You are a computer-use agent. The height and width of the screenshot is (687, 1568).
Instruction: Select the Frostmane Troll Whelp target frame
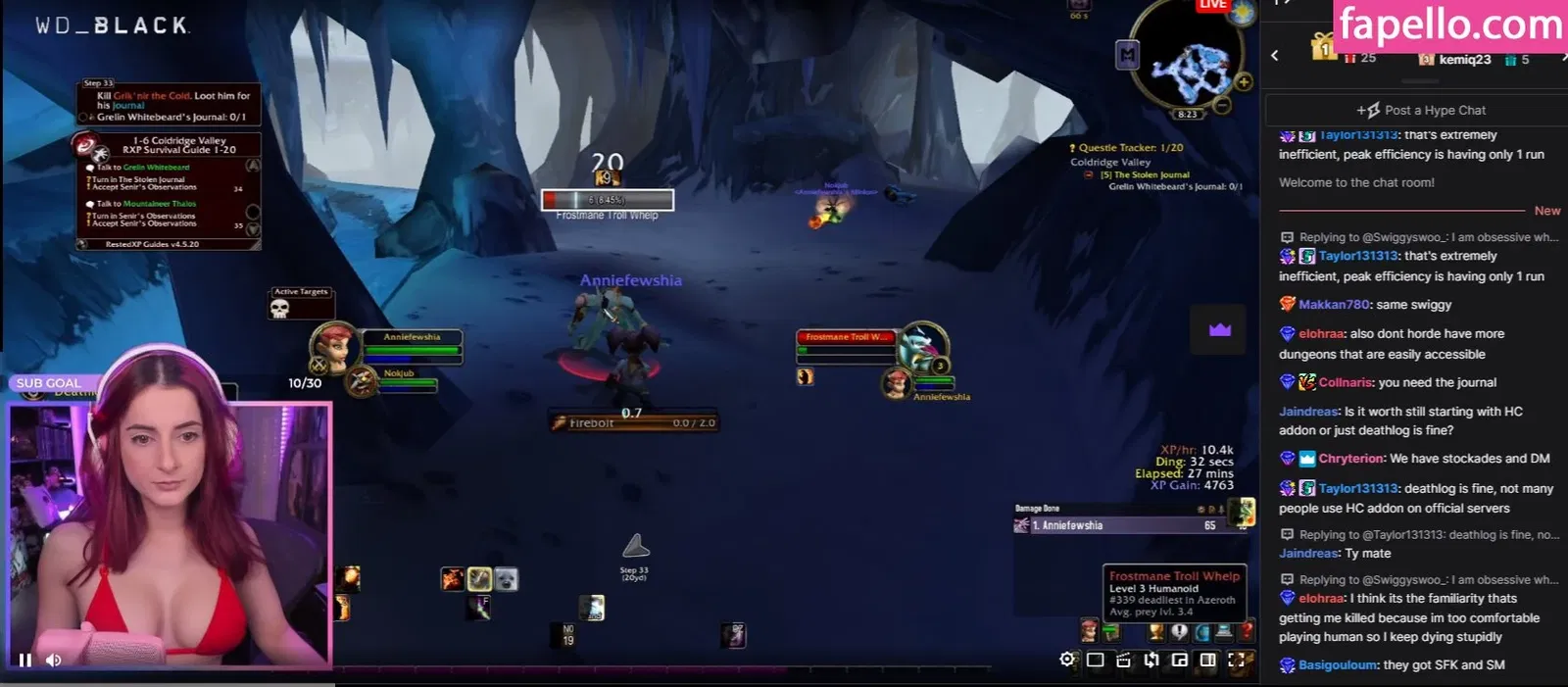click(x=847, y=343)
